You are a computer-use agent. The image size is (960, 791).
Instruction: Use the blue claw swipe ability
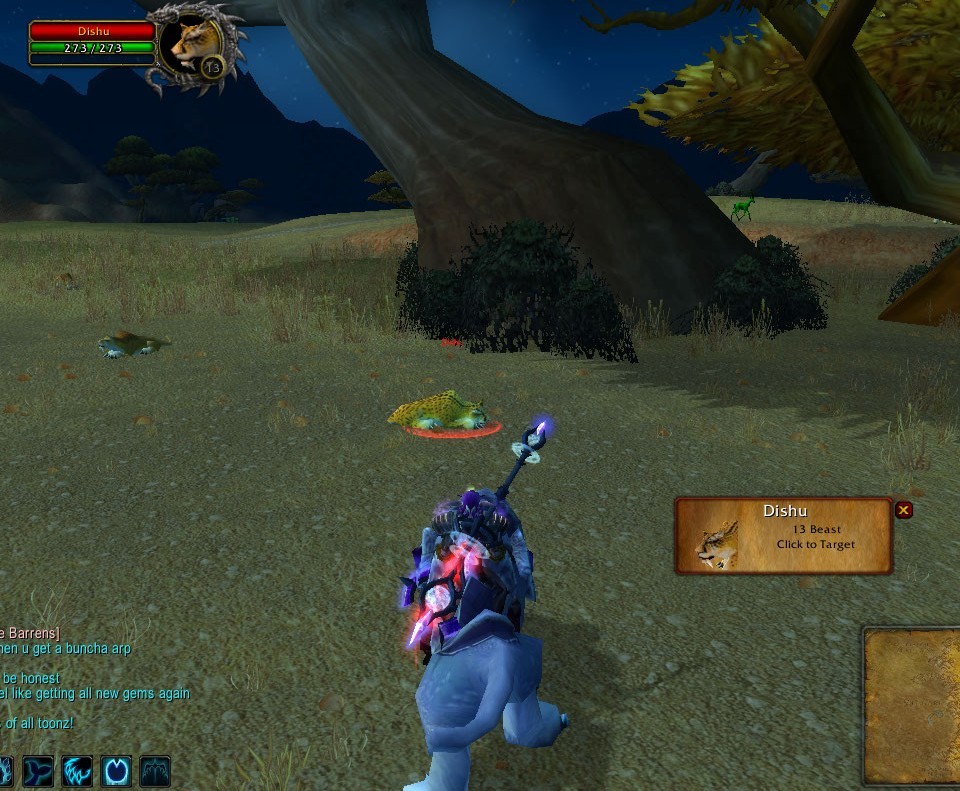click(77, 771)
